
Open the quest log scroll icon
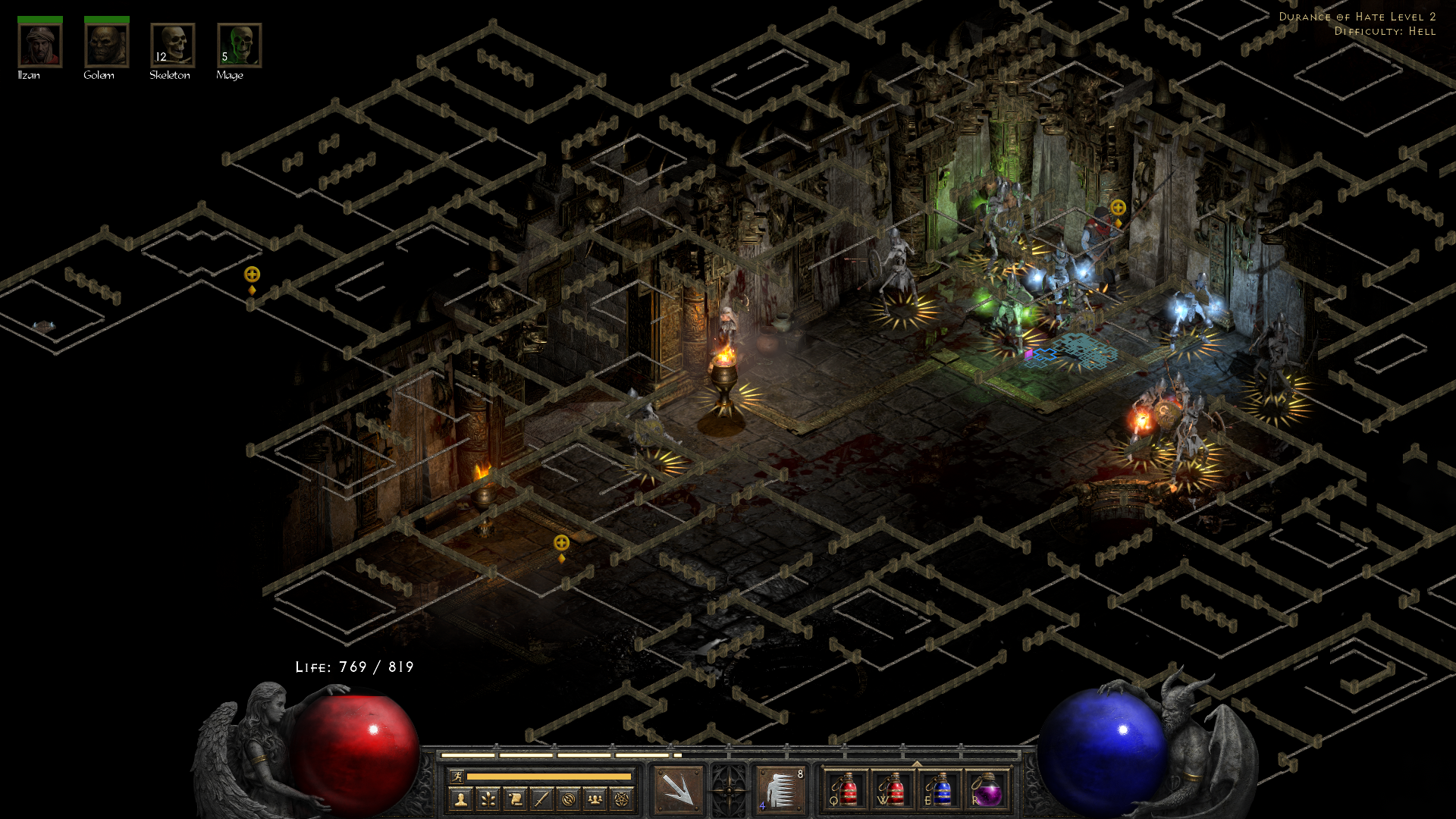coord(515,799)
